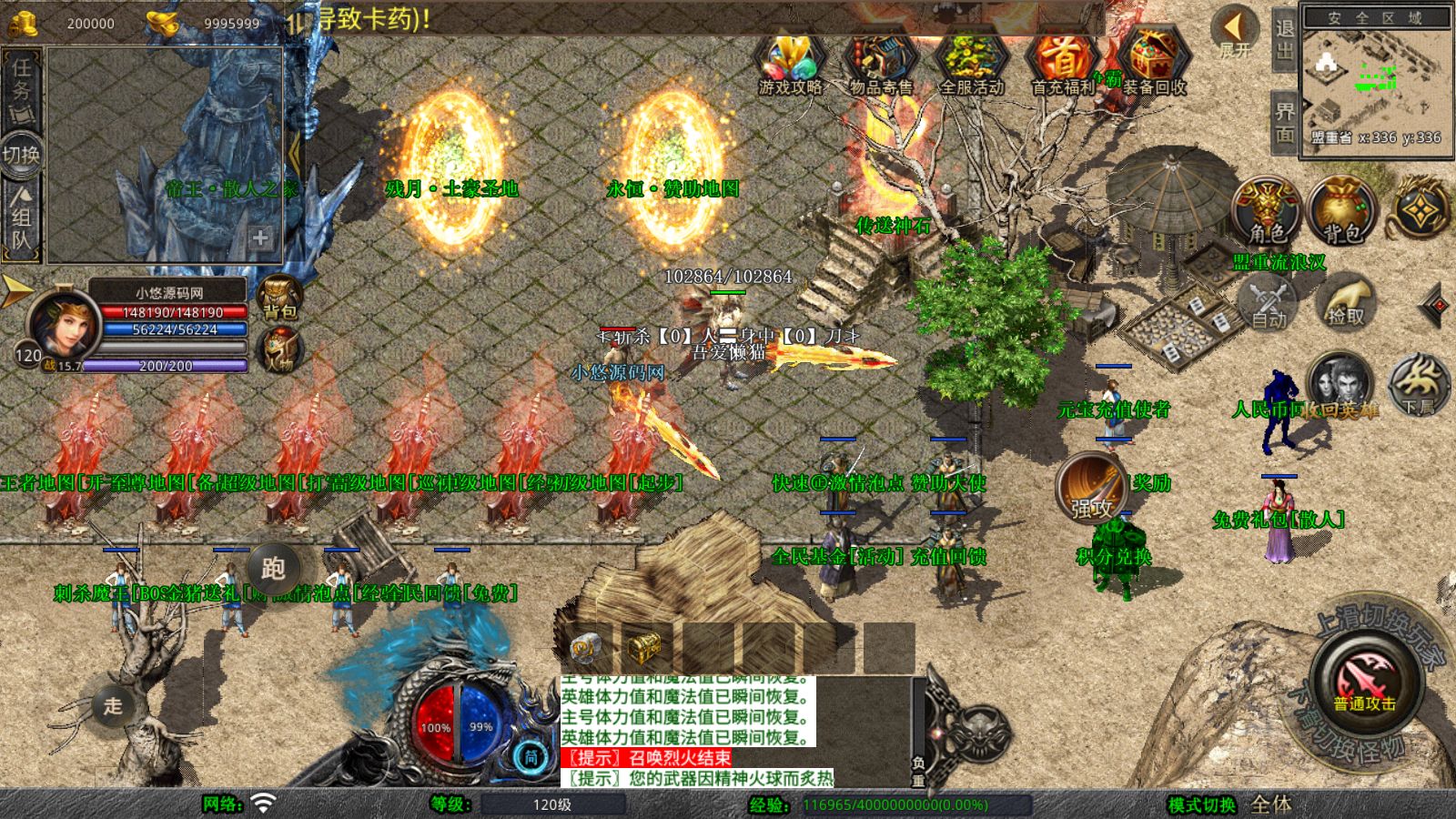The width and height of the screenshot is (1456, 819).
Task: Tap the 捡取 pick-up button
Action: point(1346,304)
